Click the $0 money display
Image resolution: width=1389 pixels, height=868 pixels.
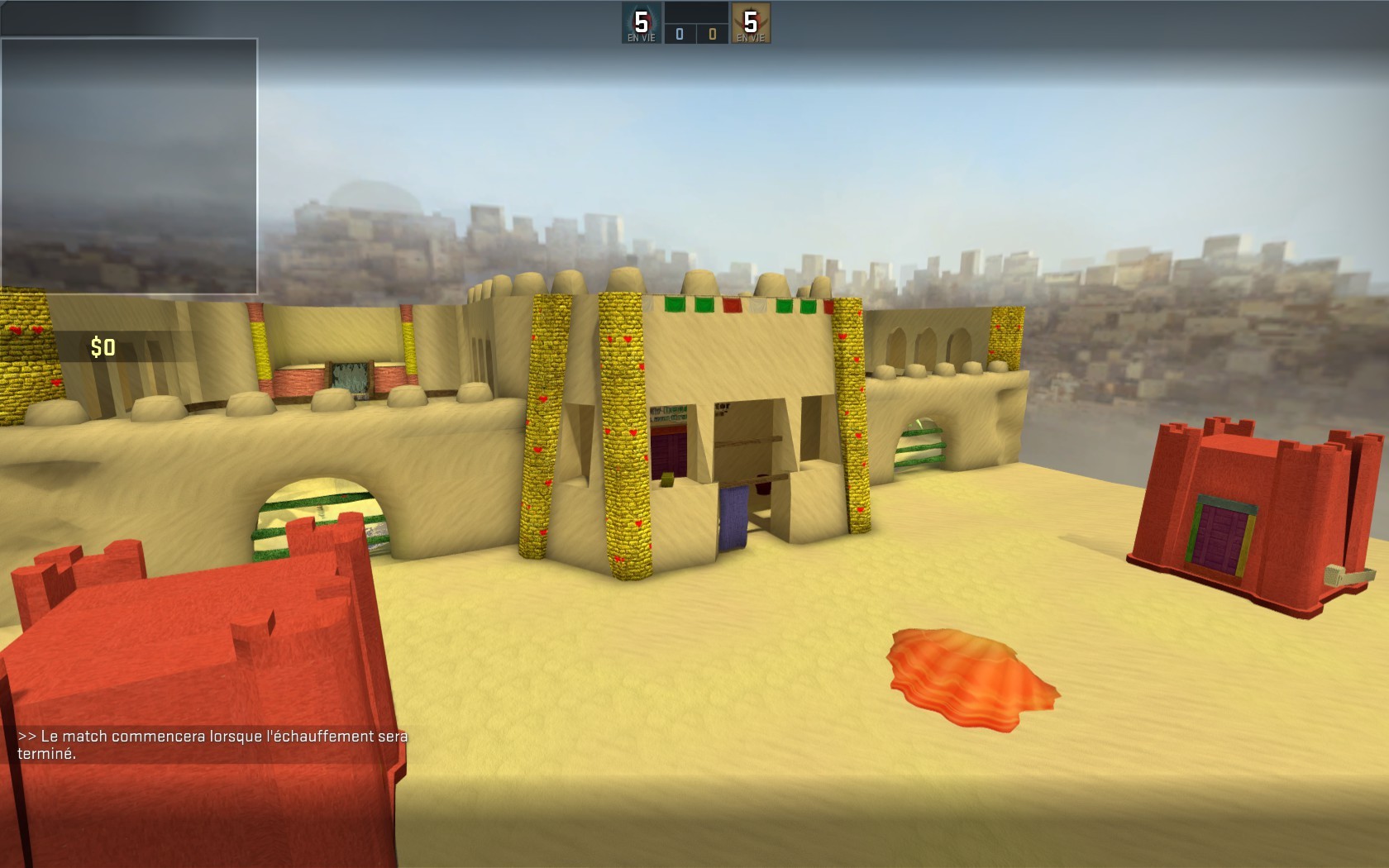pyautogui.click(x=101, y=346)
